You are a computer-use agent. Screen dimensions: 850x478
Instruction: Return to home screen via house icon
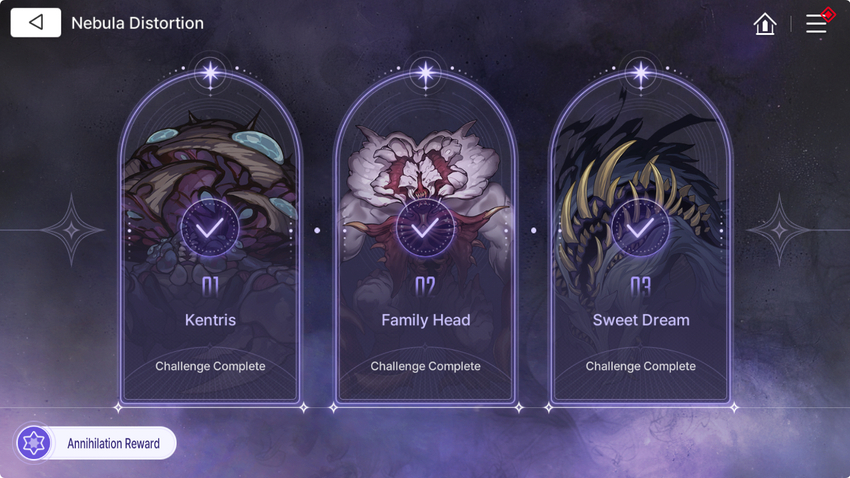[x=765, y=24]
